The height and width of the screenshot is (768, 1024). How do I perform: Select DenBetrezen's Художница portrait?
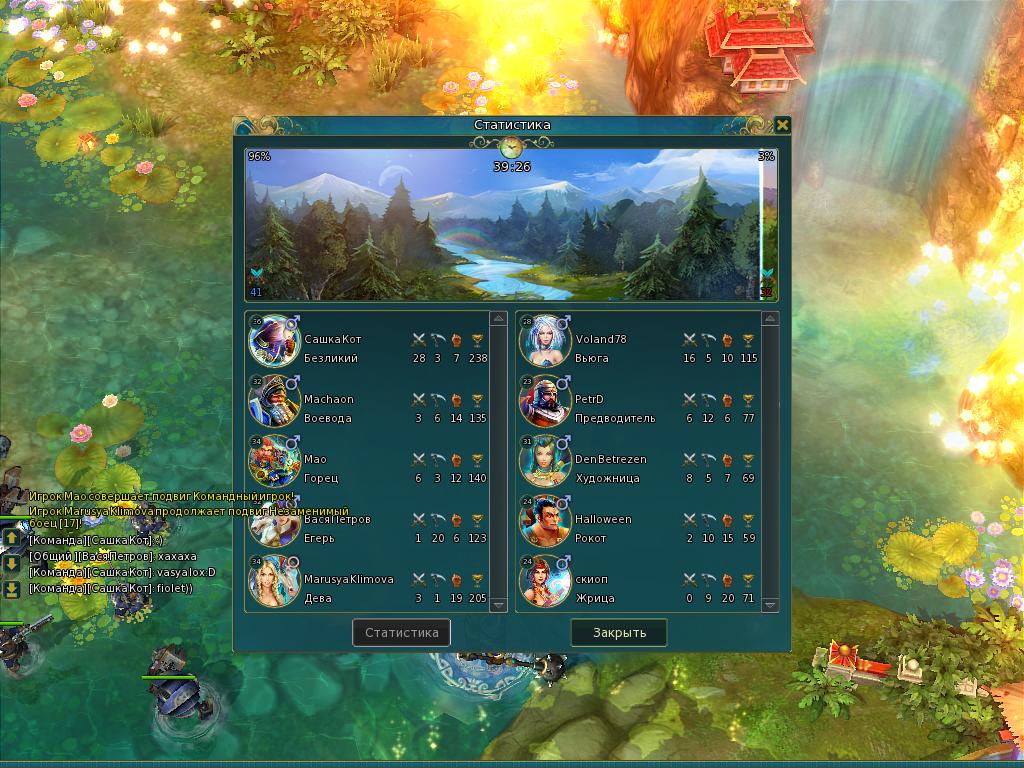tap(544, 461)
